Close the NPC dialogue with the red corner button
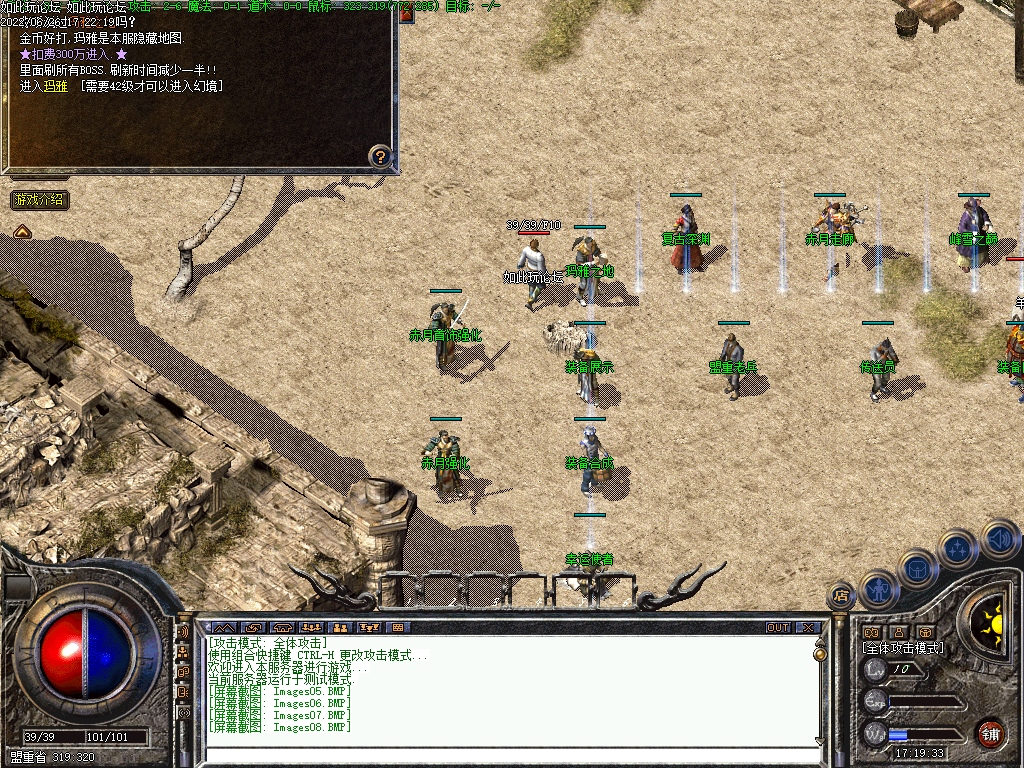 point(407,14)
